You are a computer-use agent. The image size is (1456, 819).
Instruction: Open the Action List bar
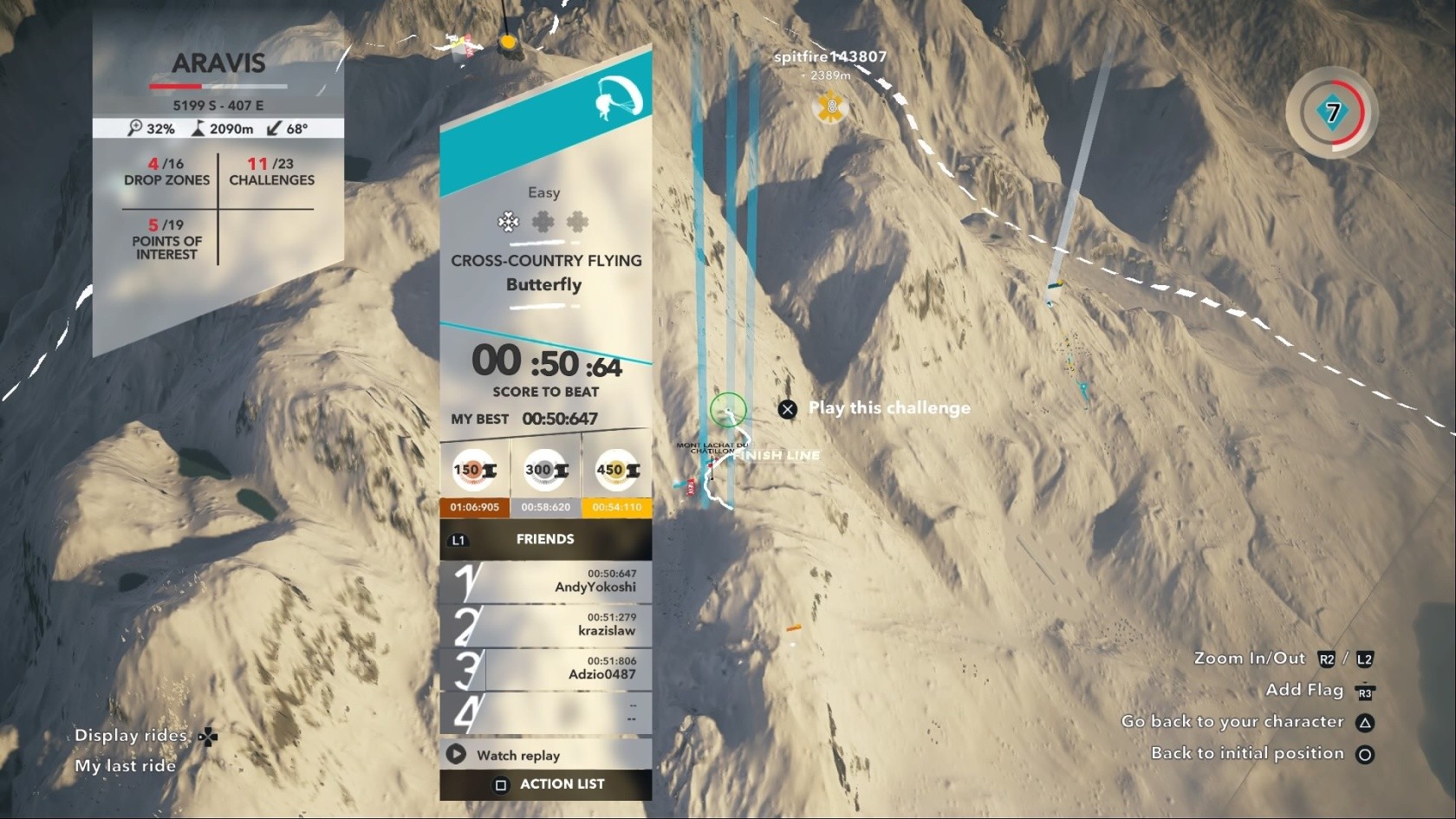pos(546,784)
